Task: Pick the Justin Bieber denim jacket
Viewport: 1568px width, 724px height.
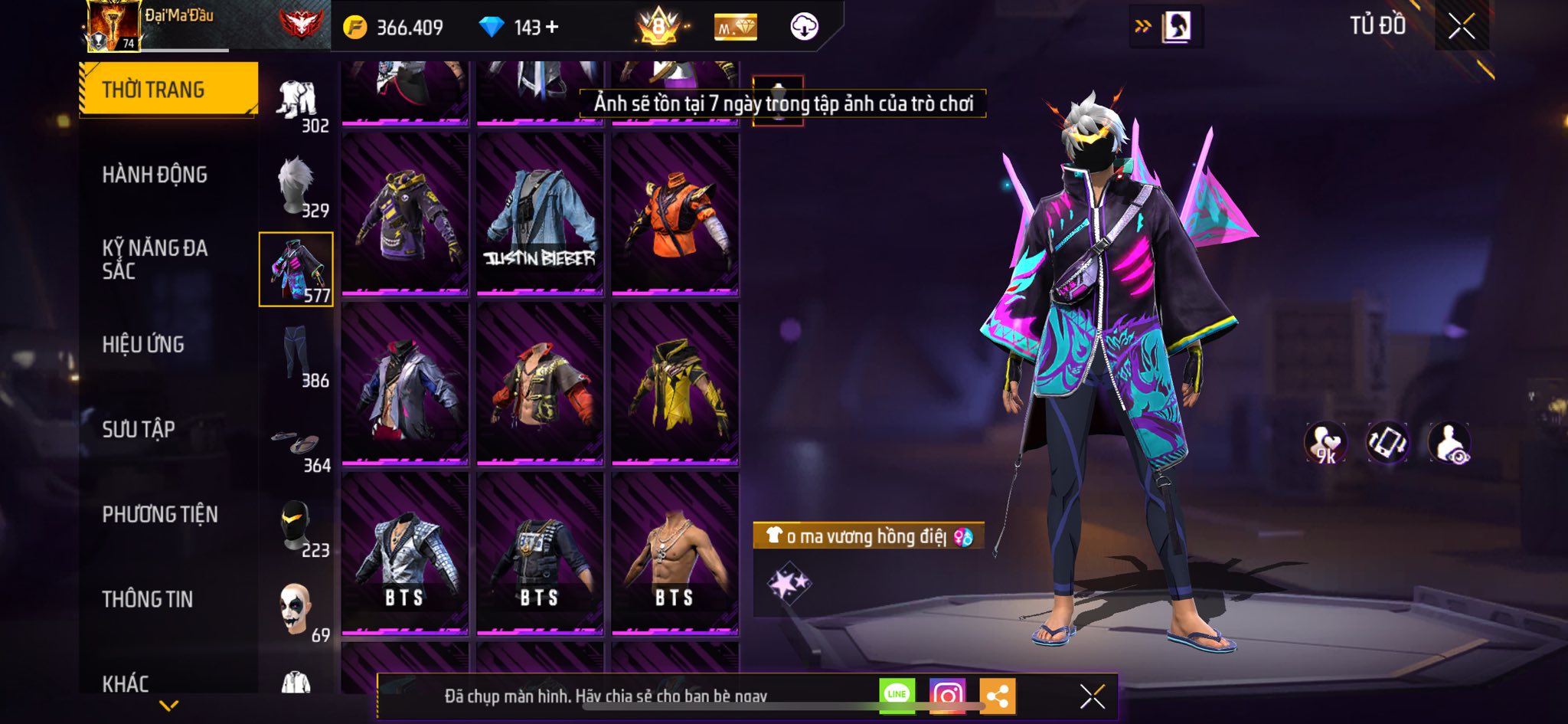Action: coord(540,215)
